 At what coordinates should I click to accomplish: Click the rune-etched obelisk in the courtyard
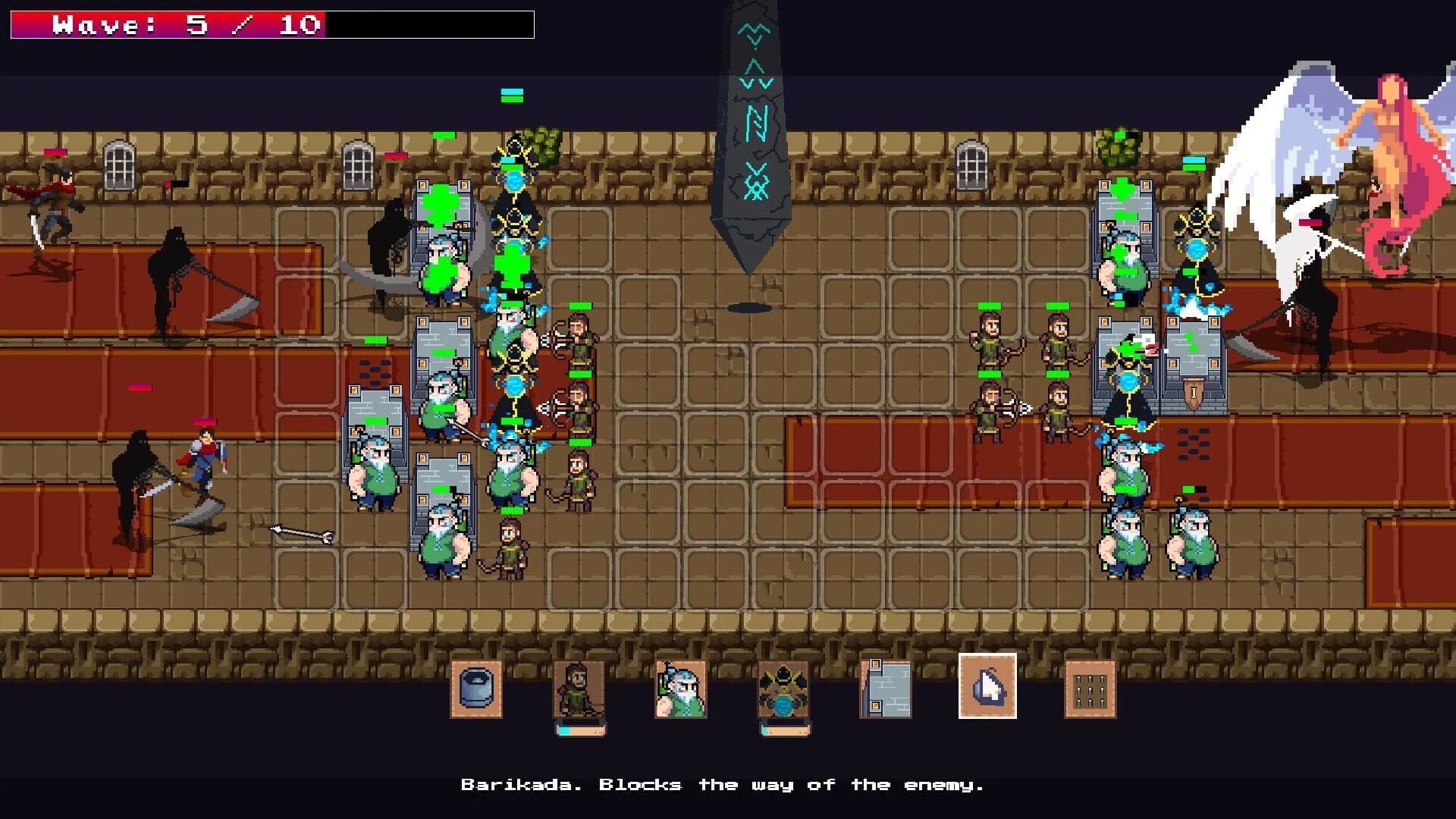pyautogui.click(x=755, y=136)
